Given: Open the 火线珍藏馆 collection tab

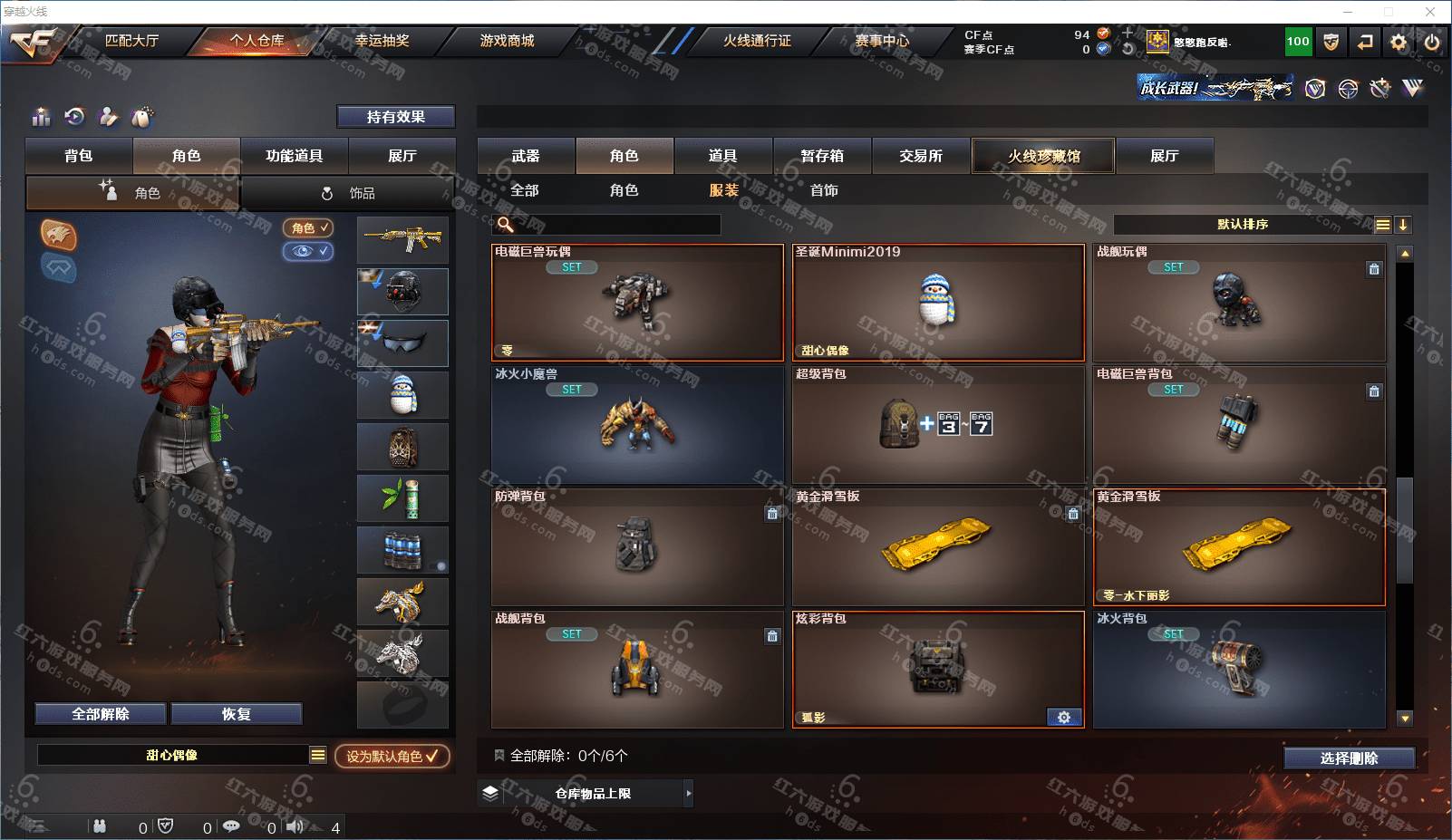Looking at the screenshot, I should [x=1043, y=156].
